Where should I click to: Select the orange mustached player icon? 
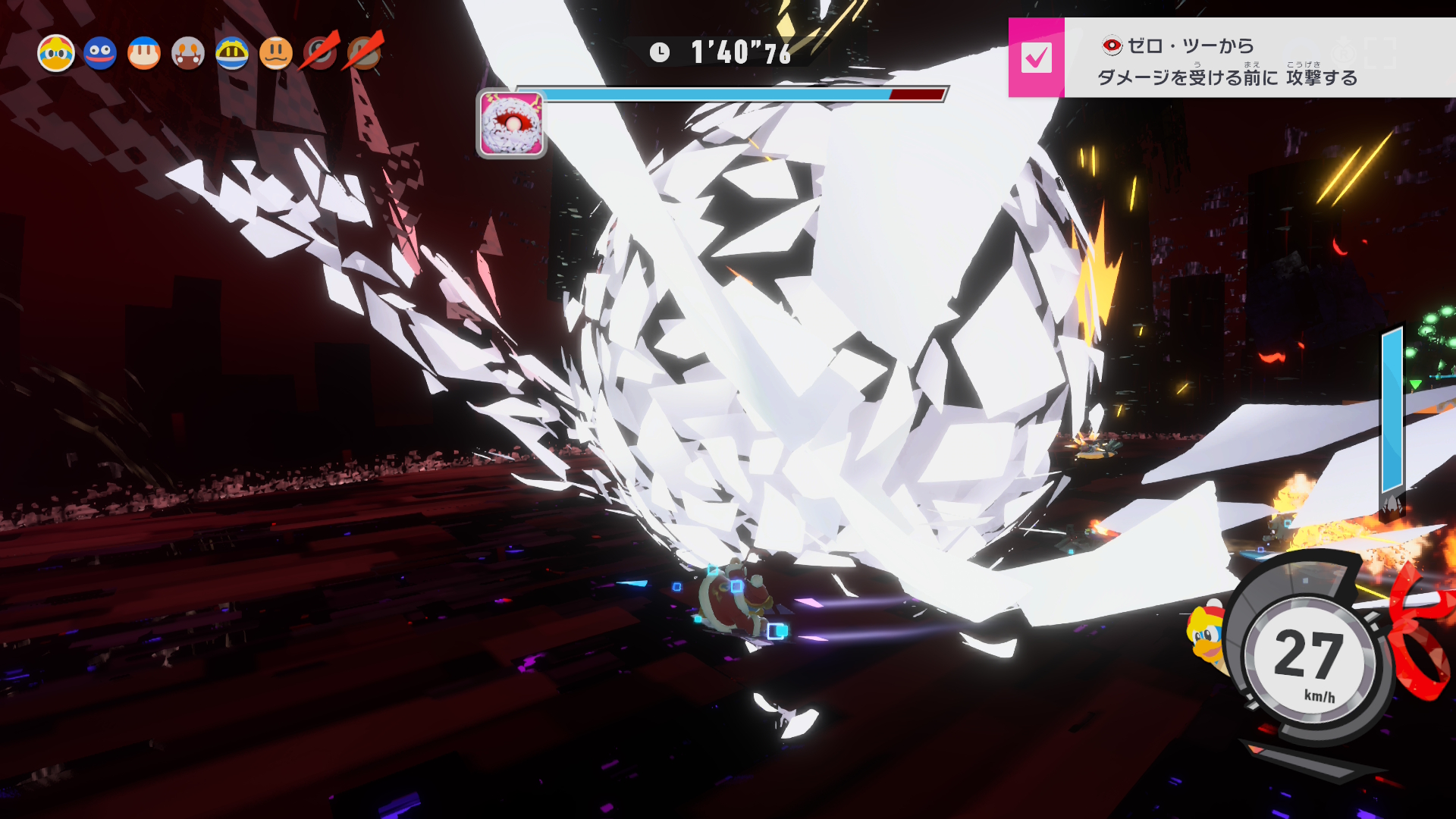coord(276,54)
